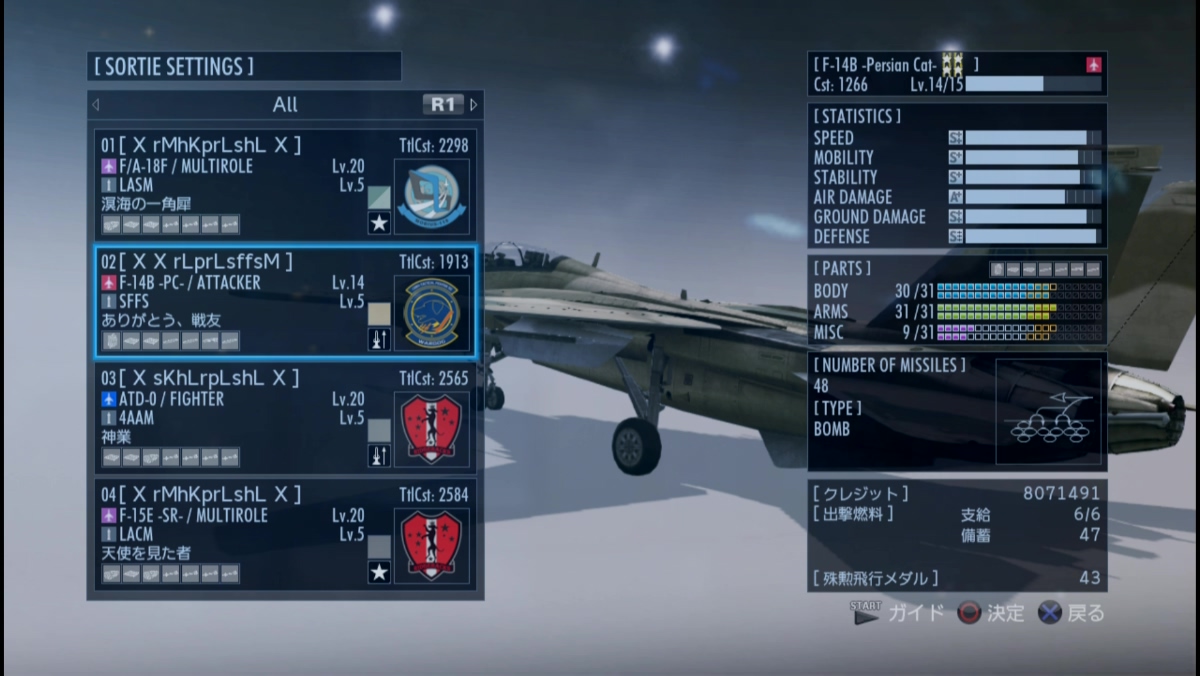Click the left arrow beside All filter
Image resolution: width=1200 pixels, height=676 pixels.
point(96,104)
